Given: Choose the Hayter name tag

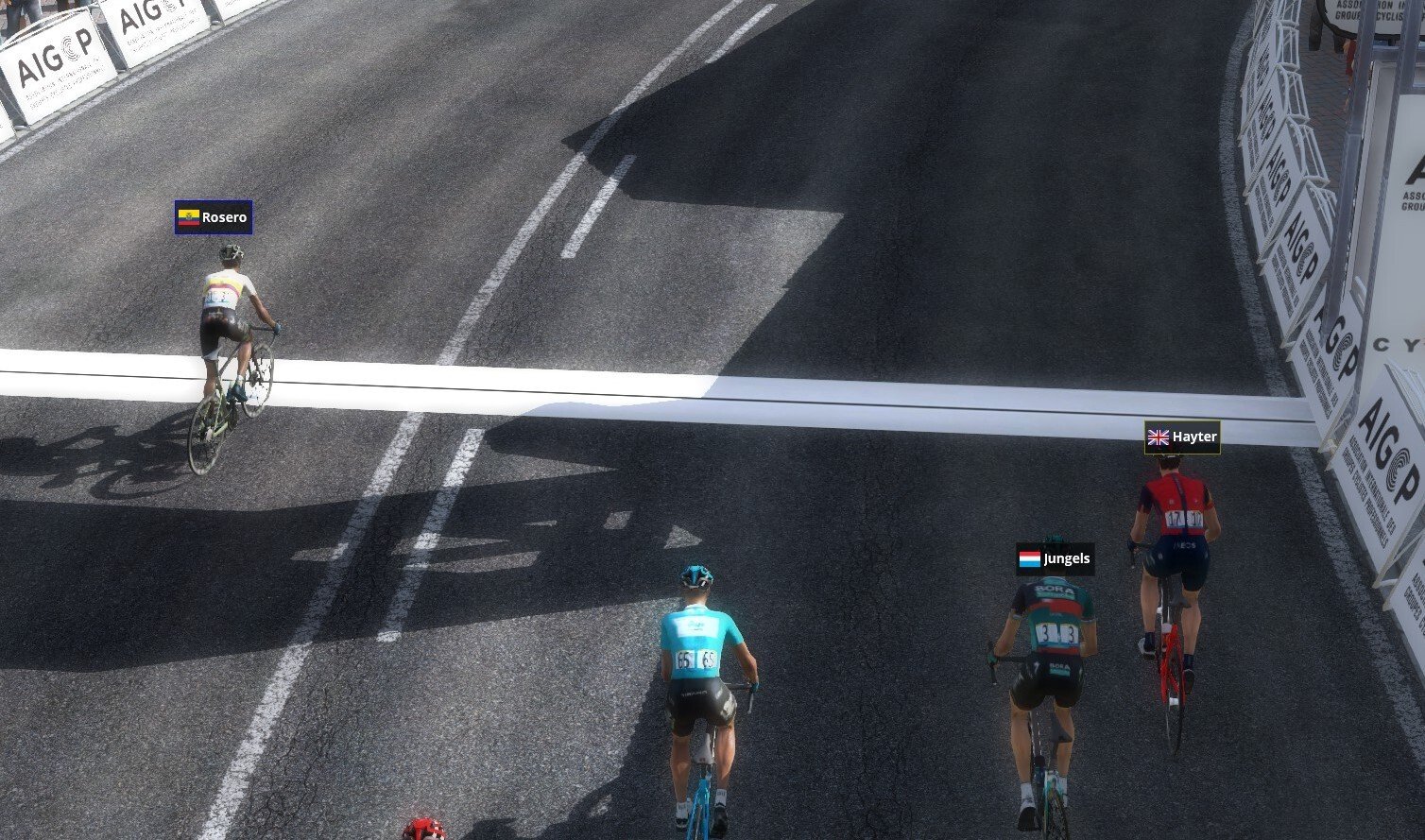Looking at the screenshot, I should tap(1182, 437).
